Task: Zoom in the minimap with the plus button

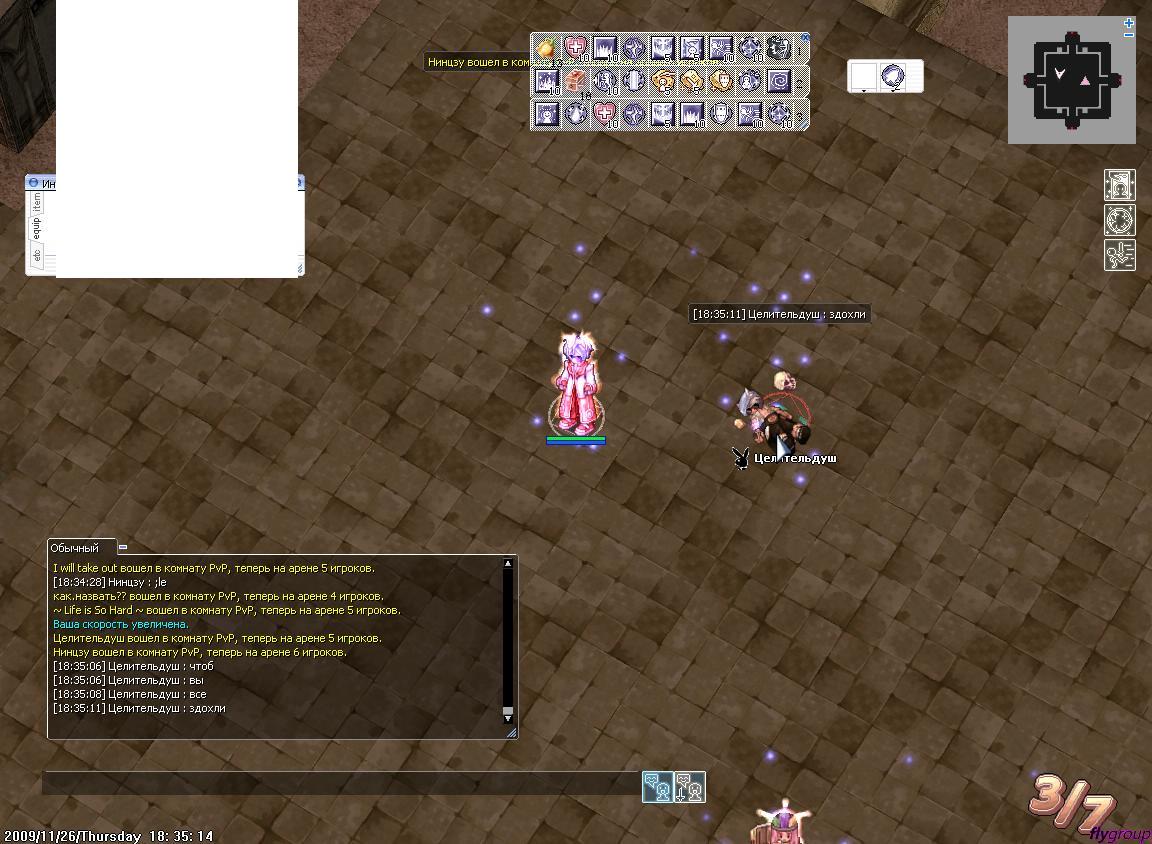Action: click(1129, 22)
